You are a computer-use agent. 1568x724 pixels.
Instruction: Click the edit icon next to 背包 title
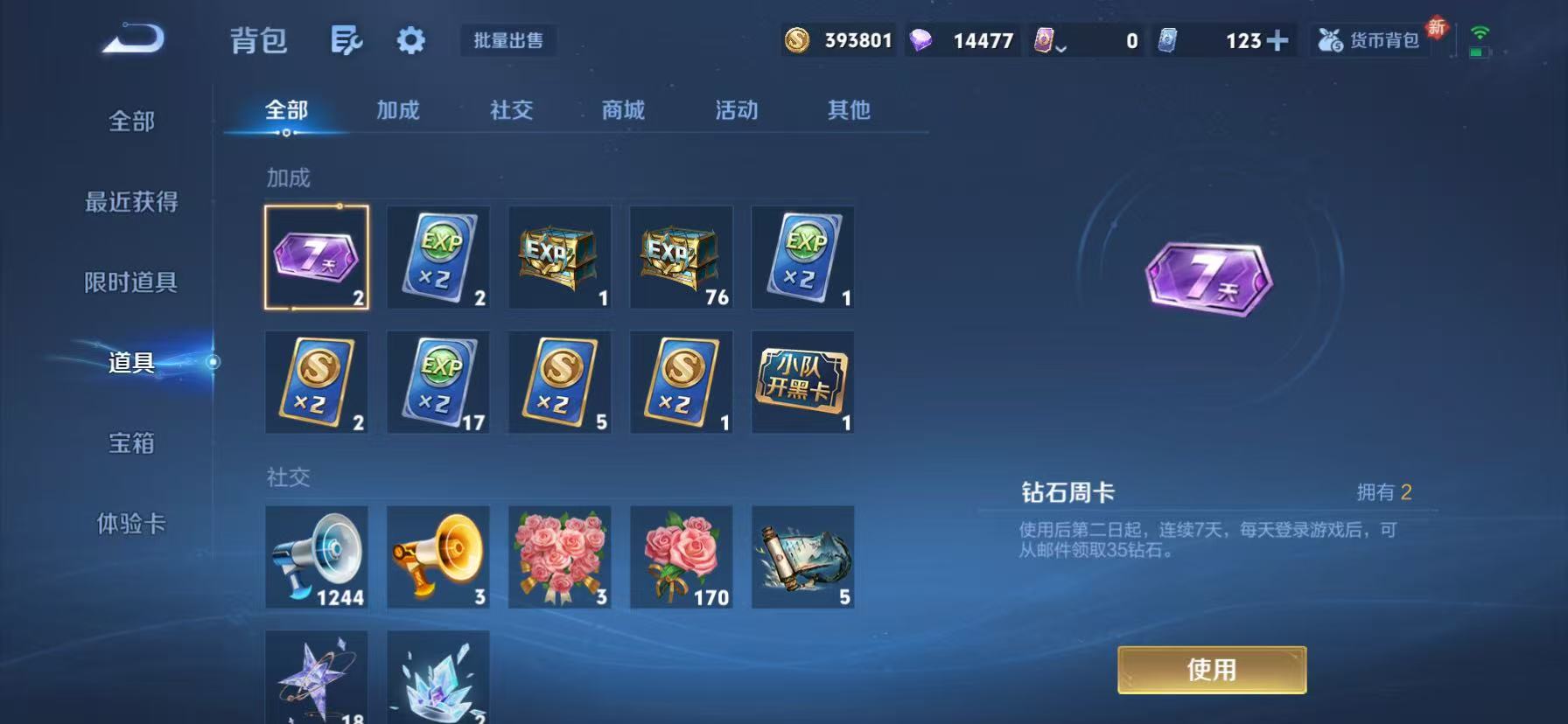click(x=346, y=40)
